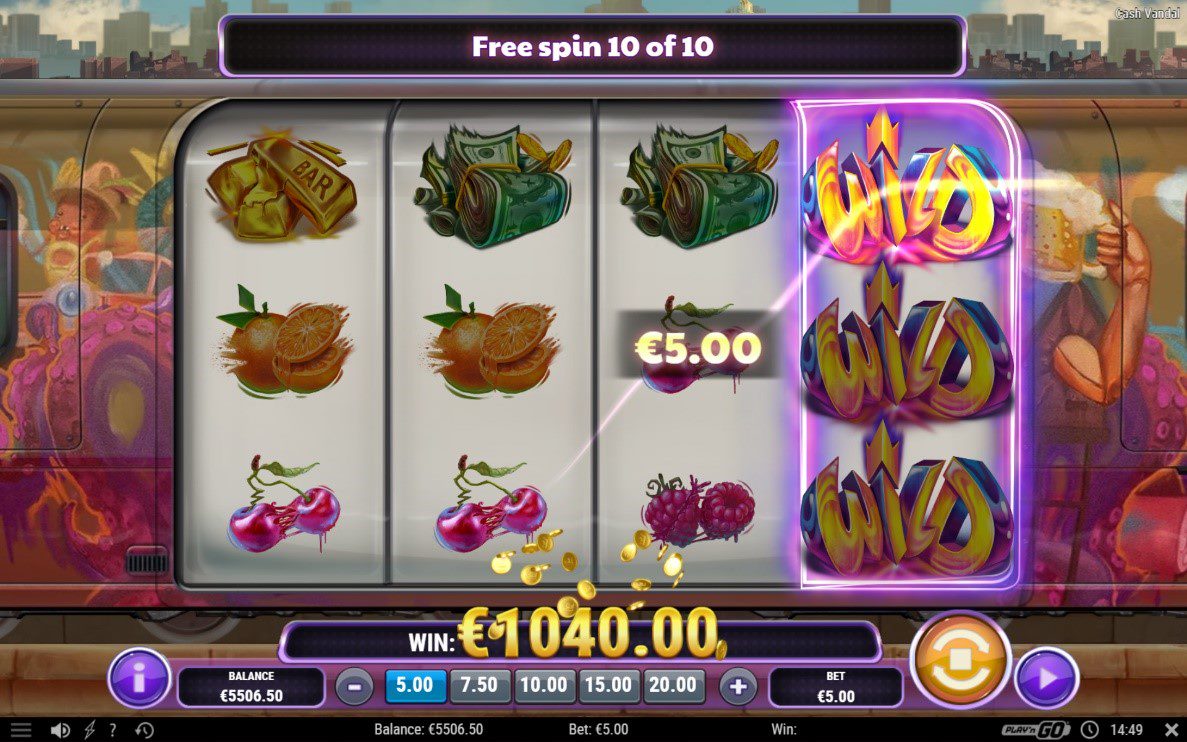This screenshot has height=742, width=1187.
Task: Choose the 7.50 bet option
Action: [480, 685]
